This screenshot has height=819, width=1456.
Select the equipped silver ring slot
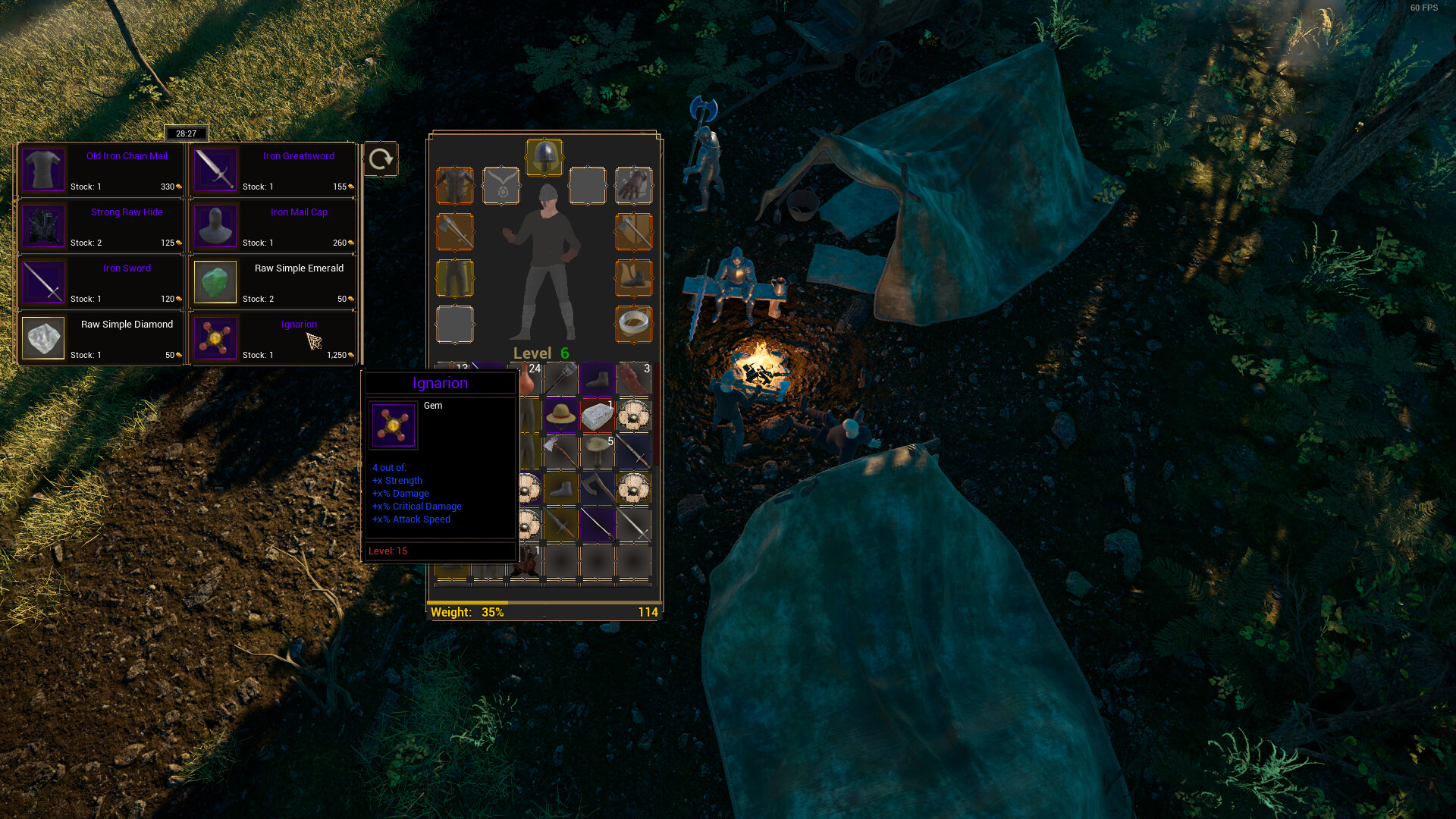(x=634, y=325)
